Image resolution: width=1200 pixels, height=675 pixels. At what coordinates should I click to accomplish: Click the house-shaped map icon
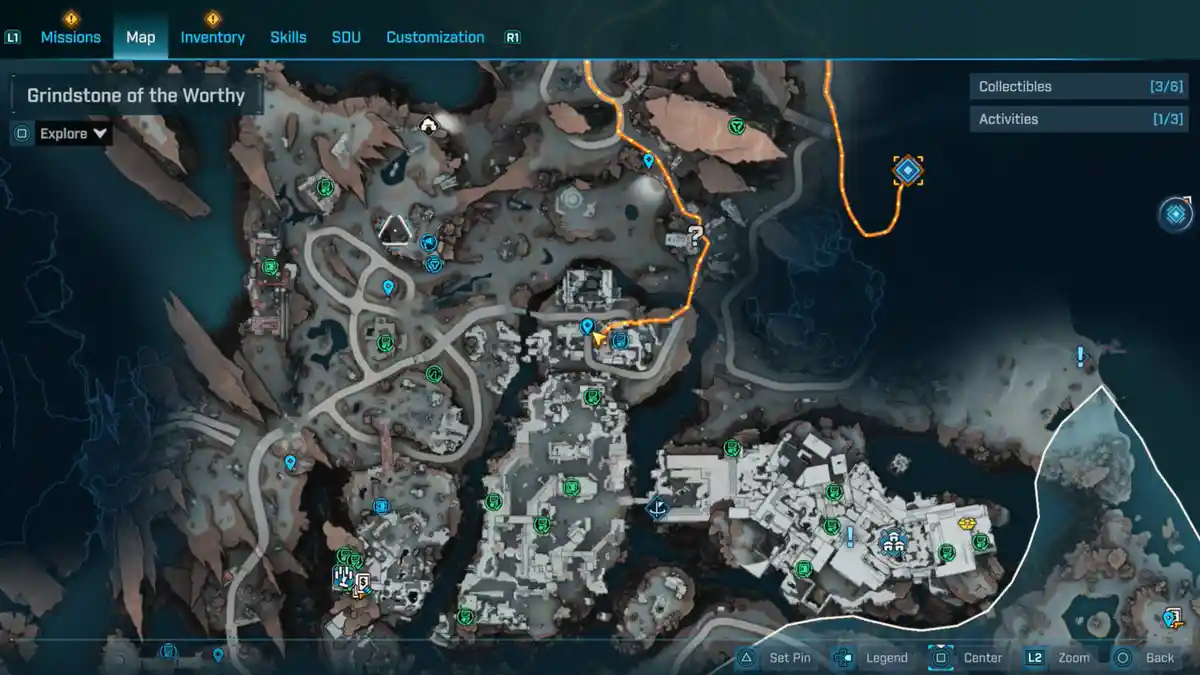(x=430, y=125)
